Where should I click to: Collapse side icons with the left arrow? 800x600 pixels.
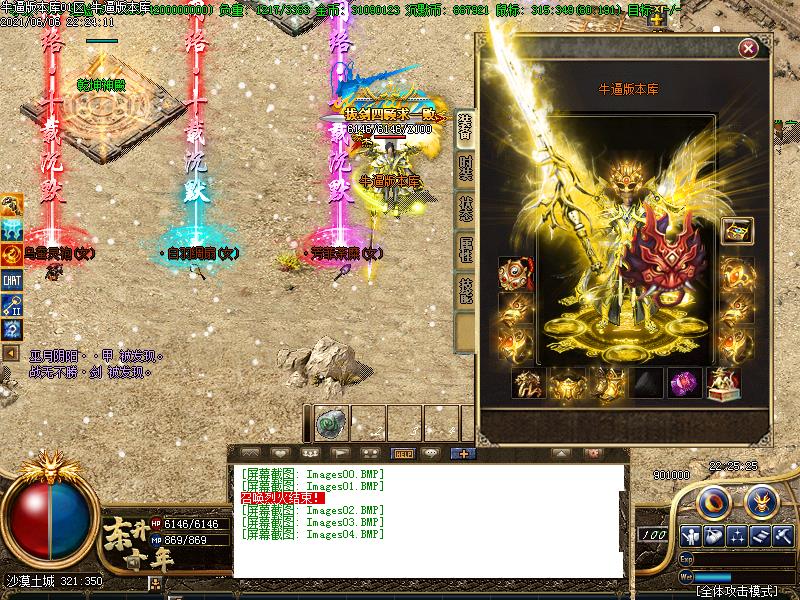10,353
